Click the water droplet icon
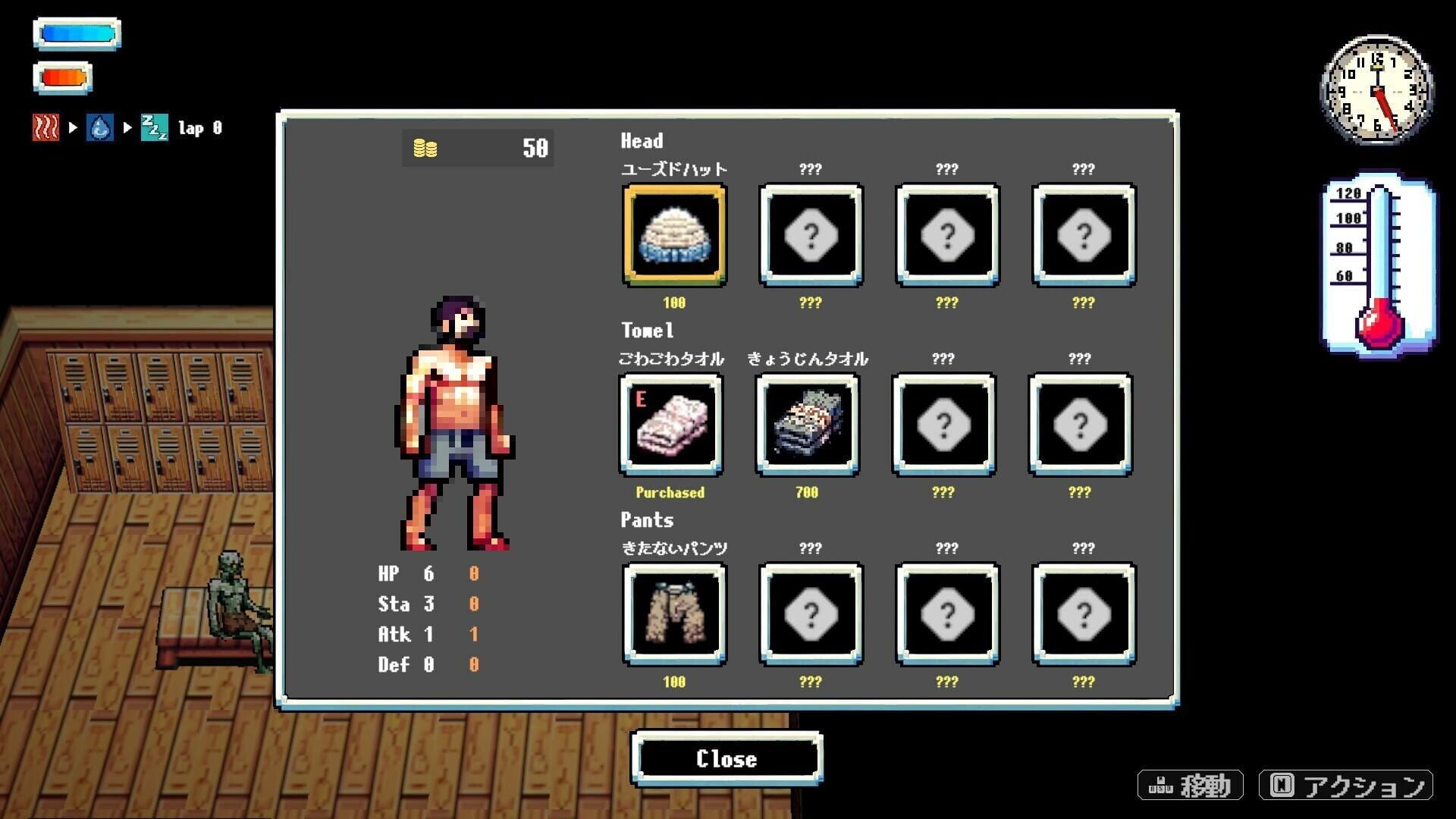The image size is (1456, 819). [101, 127]
